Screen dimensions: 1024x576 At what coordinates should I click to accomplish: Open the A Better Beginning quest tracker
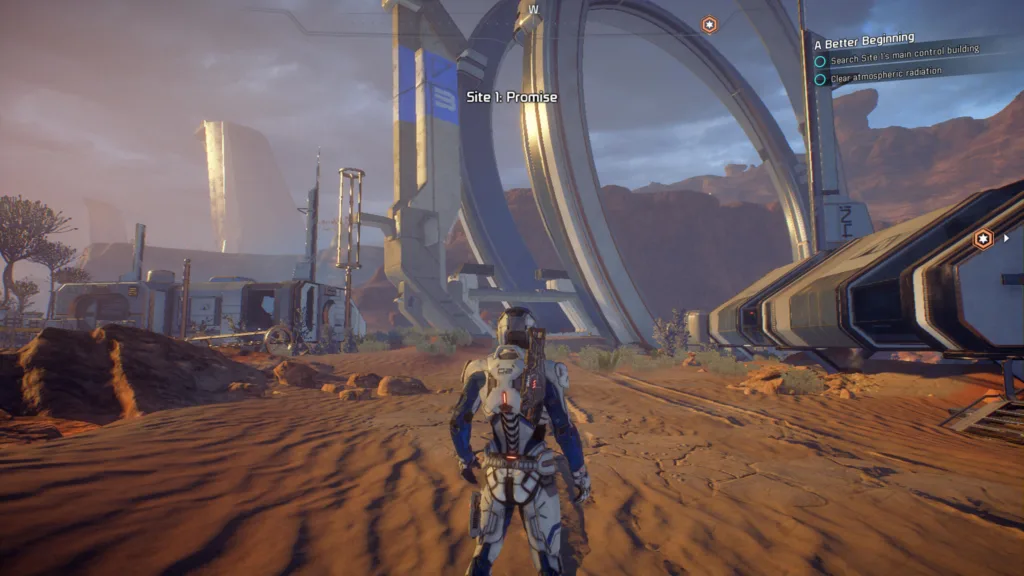pos(864,41)
